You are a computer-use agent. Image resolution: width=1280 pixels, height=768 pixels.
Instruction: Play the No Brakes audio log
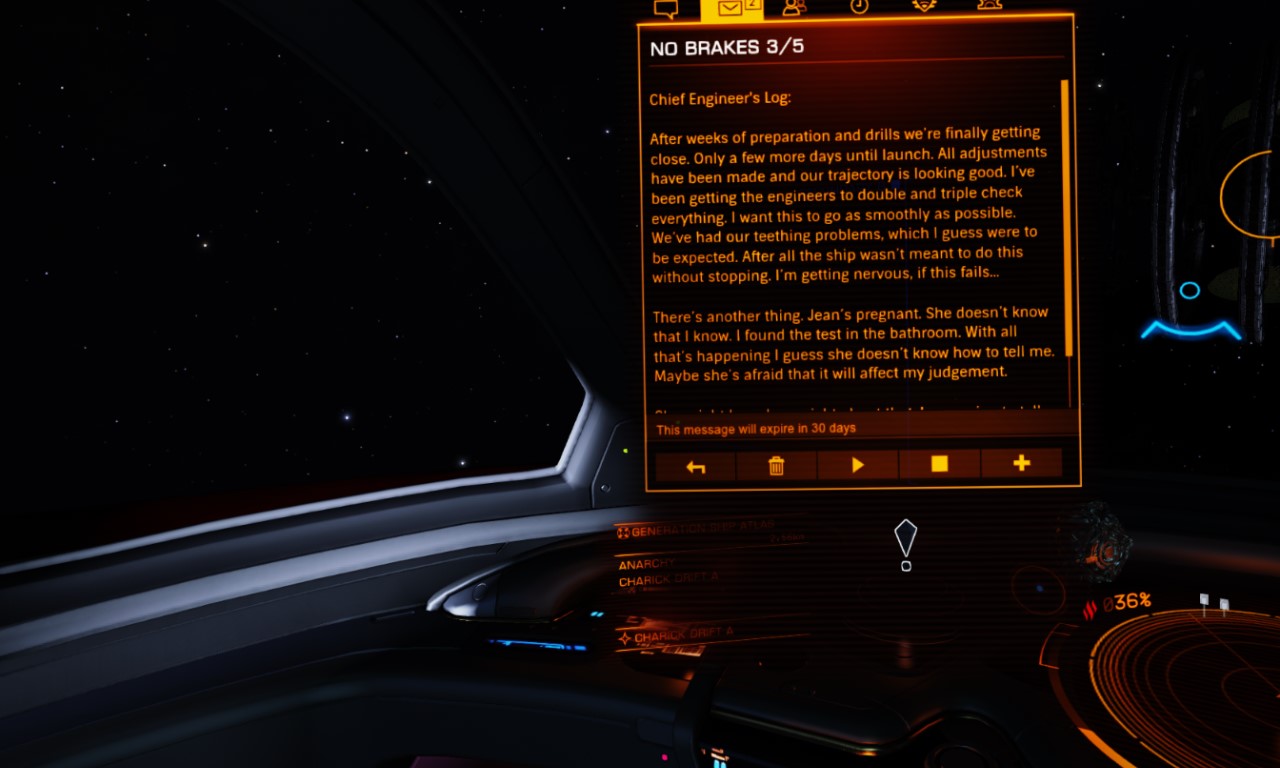858,465
